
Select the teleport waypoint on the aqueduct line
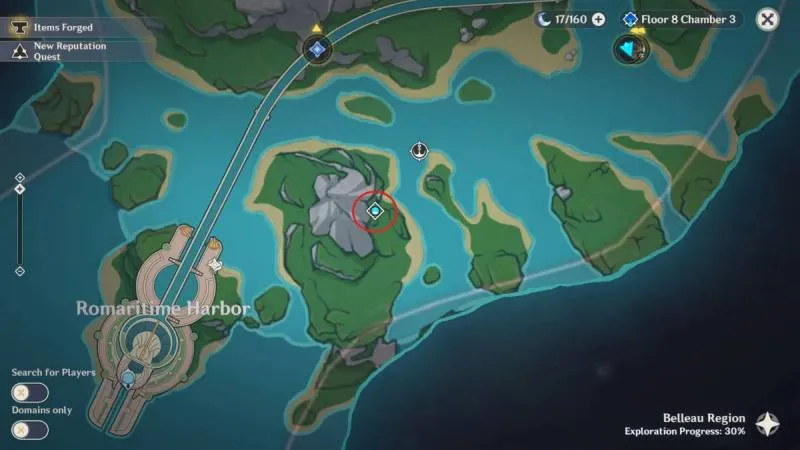[x=317, y=48]
